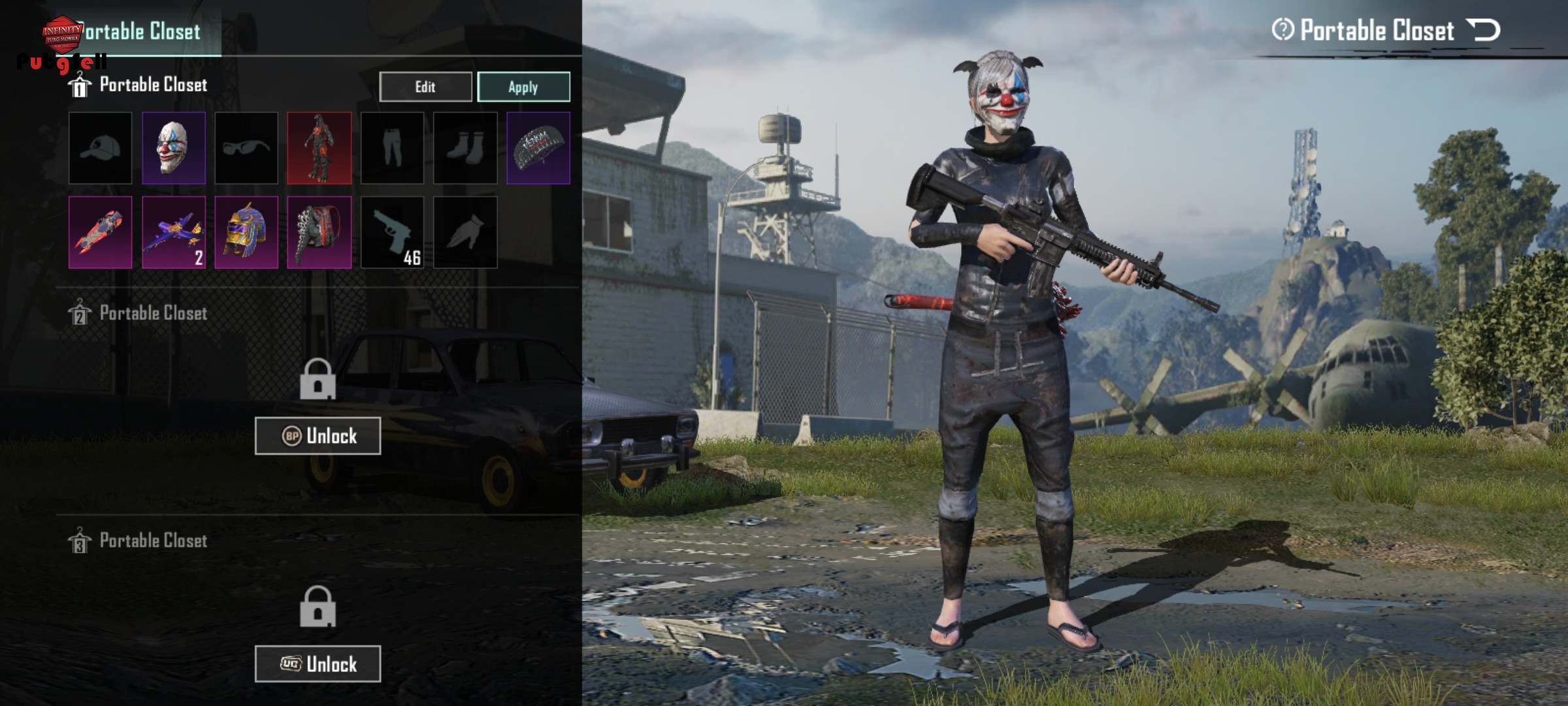Pick the pants slot
Viewport: 1568px width, 706px height.
pyautogui.click(x=392, y=148)
